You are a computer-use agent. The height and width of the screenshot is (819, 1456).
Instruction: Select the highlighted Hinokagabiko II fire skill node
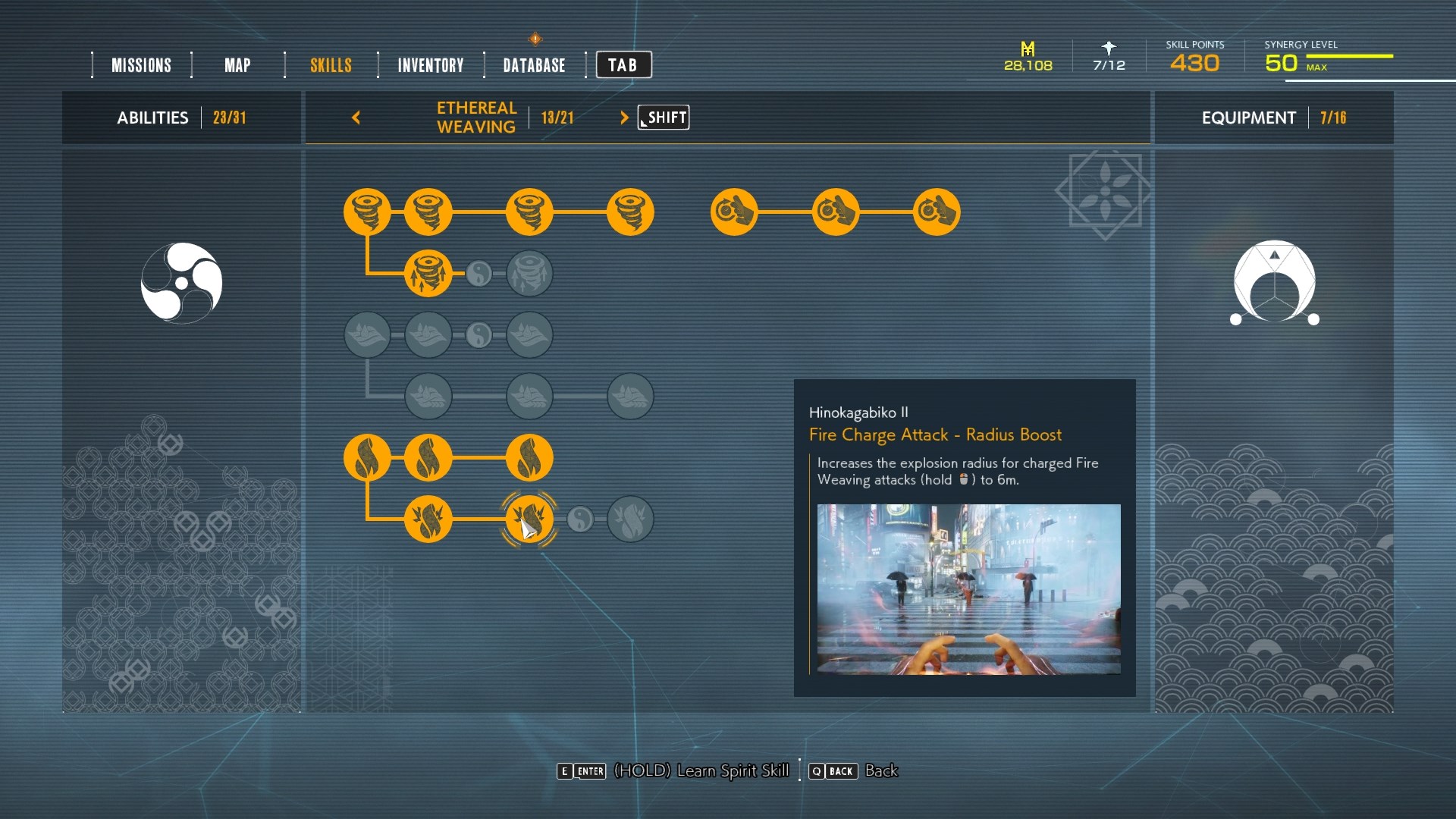coord(529,519)
